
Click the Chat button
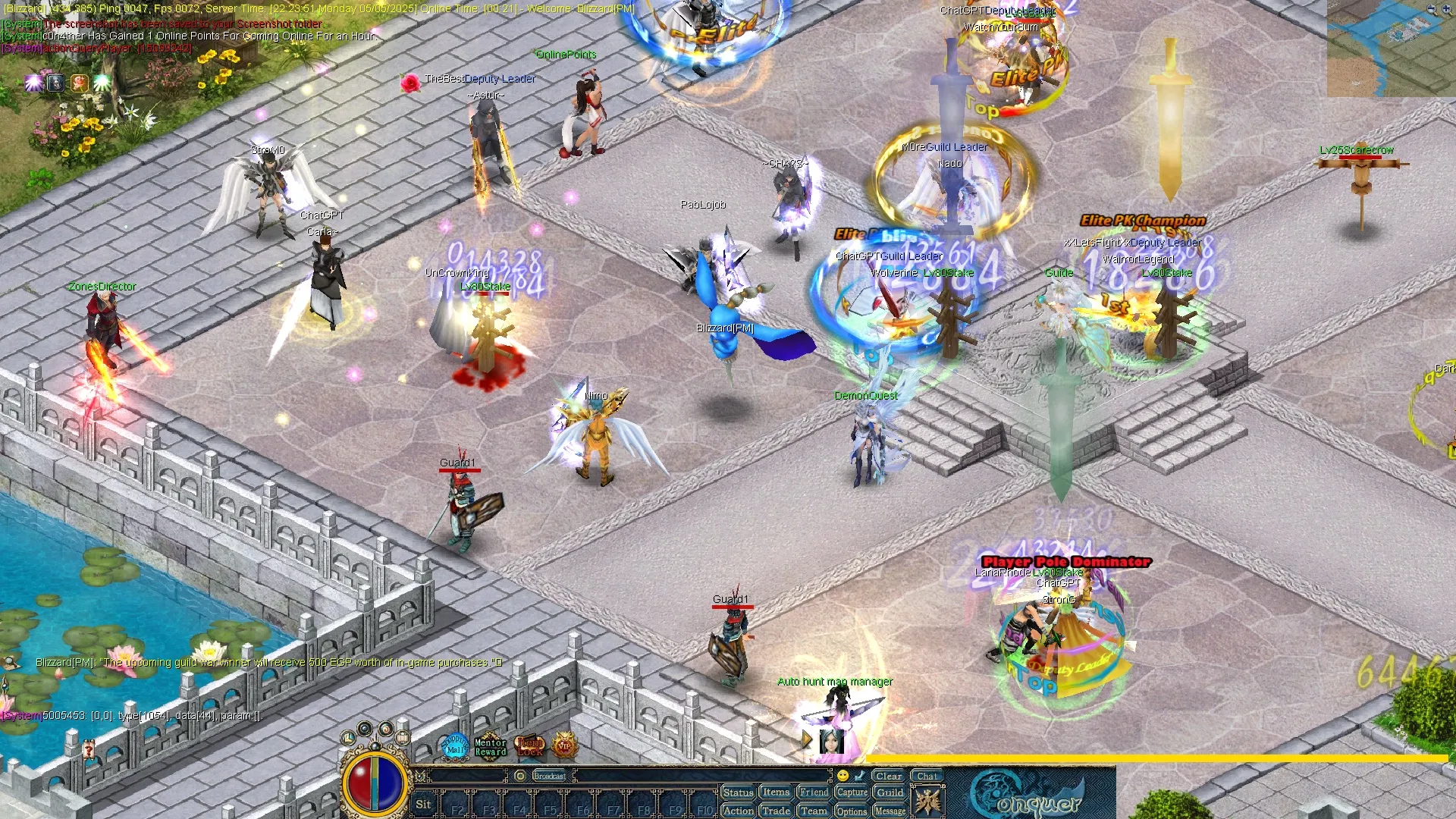coord(927,776)
